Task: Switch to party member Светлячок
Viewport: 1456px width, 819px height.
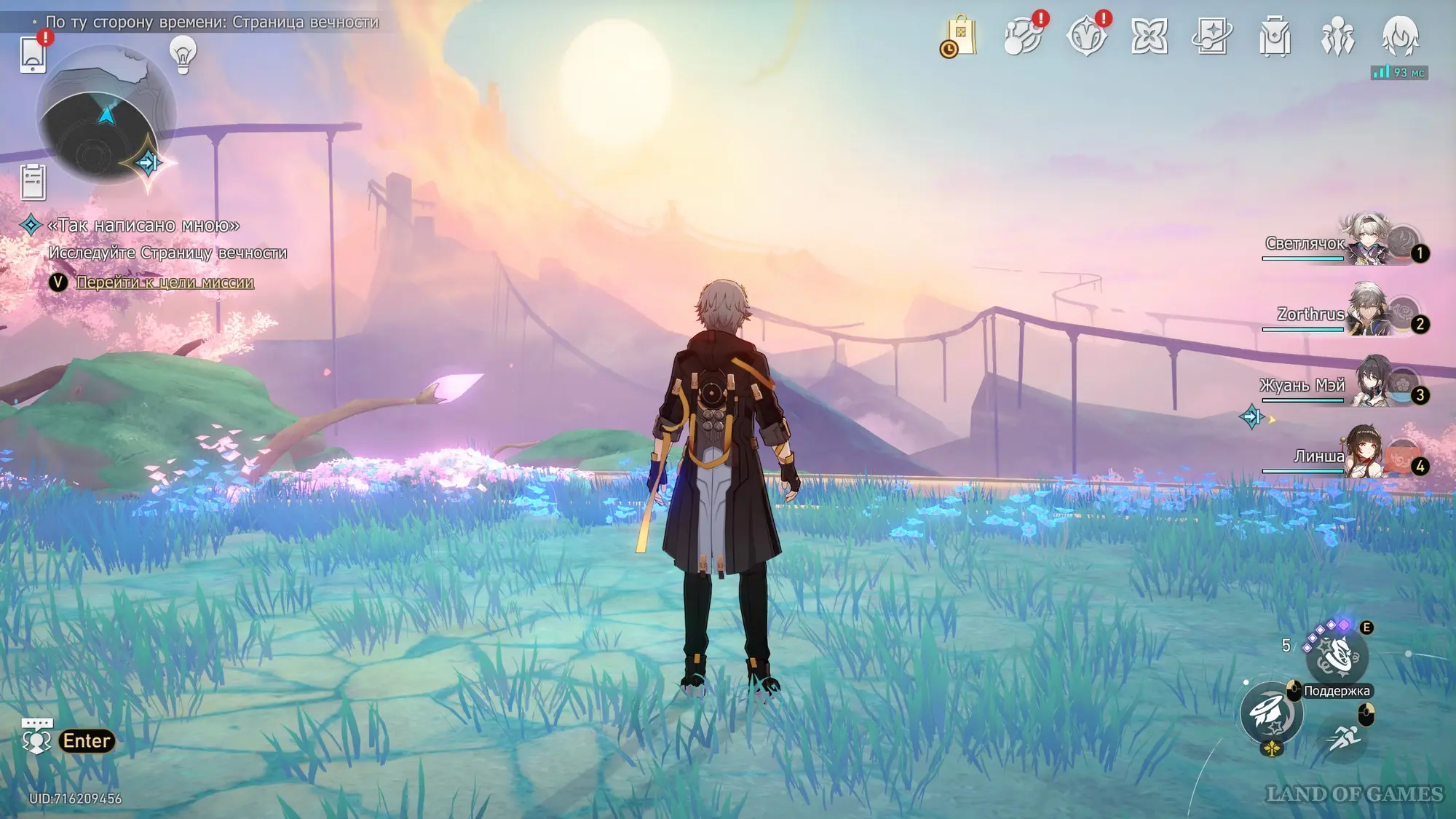Action: point(1367,242)
